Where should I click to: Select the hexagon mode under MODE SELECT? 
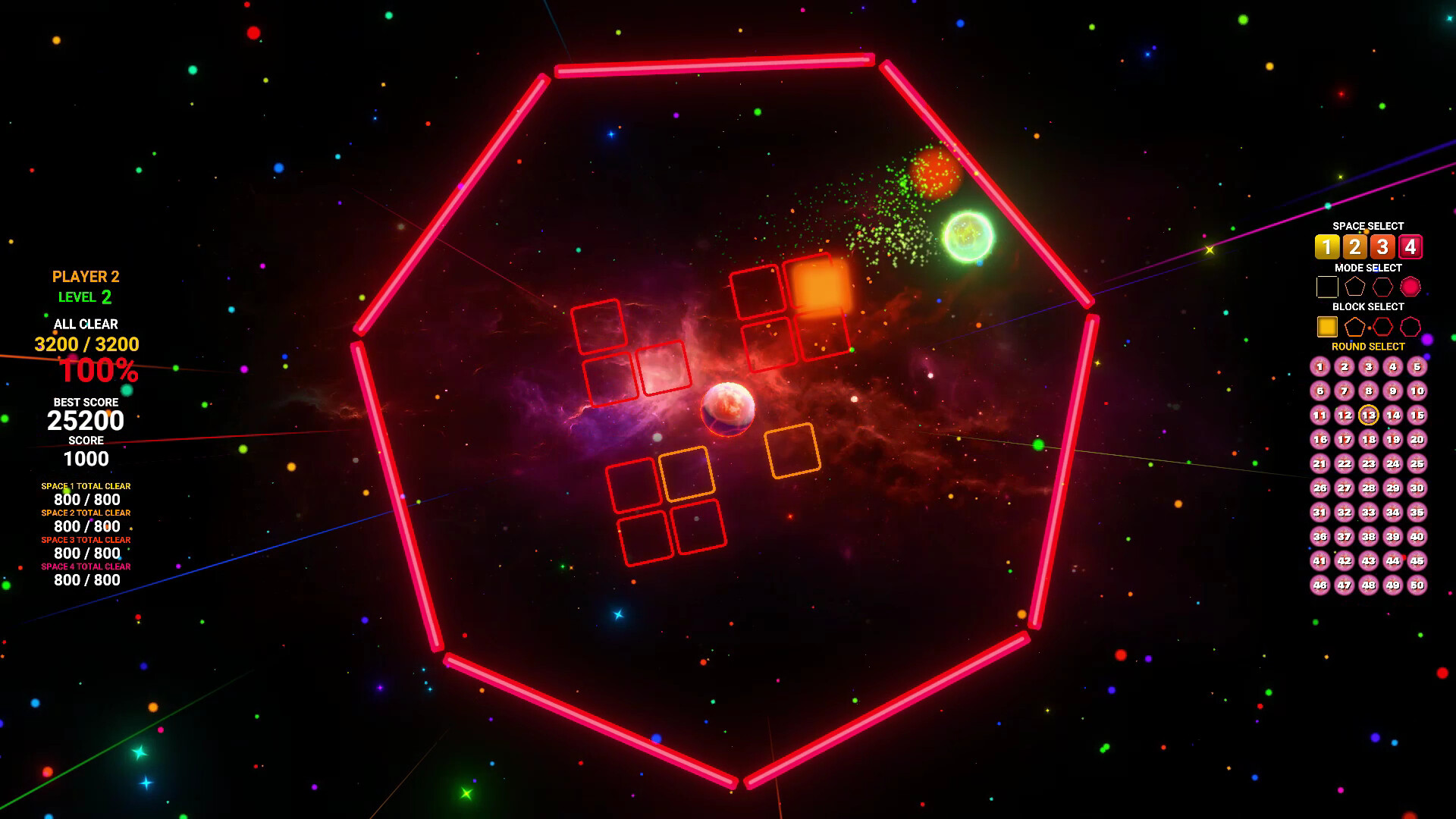1382,287
